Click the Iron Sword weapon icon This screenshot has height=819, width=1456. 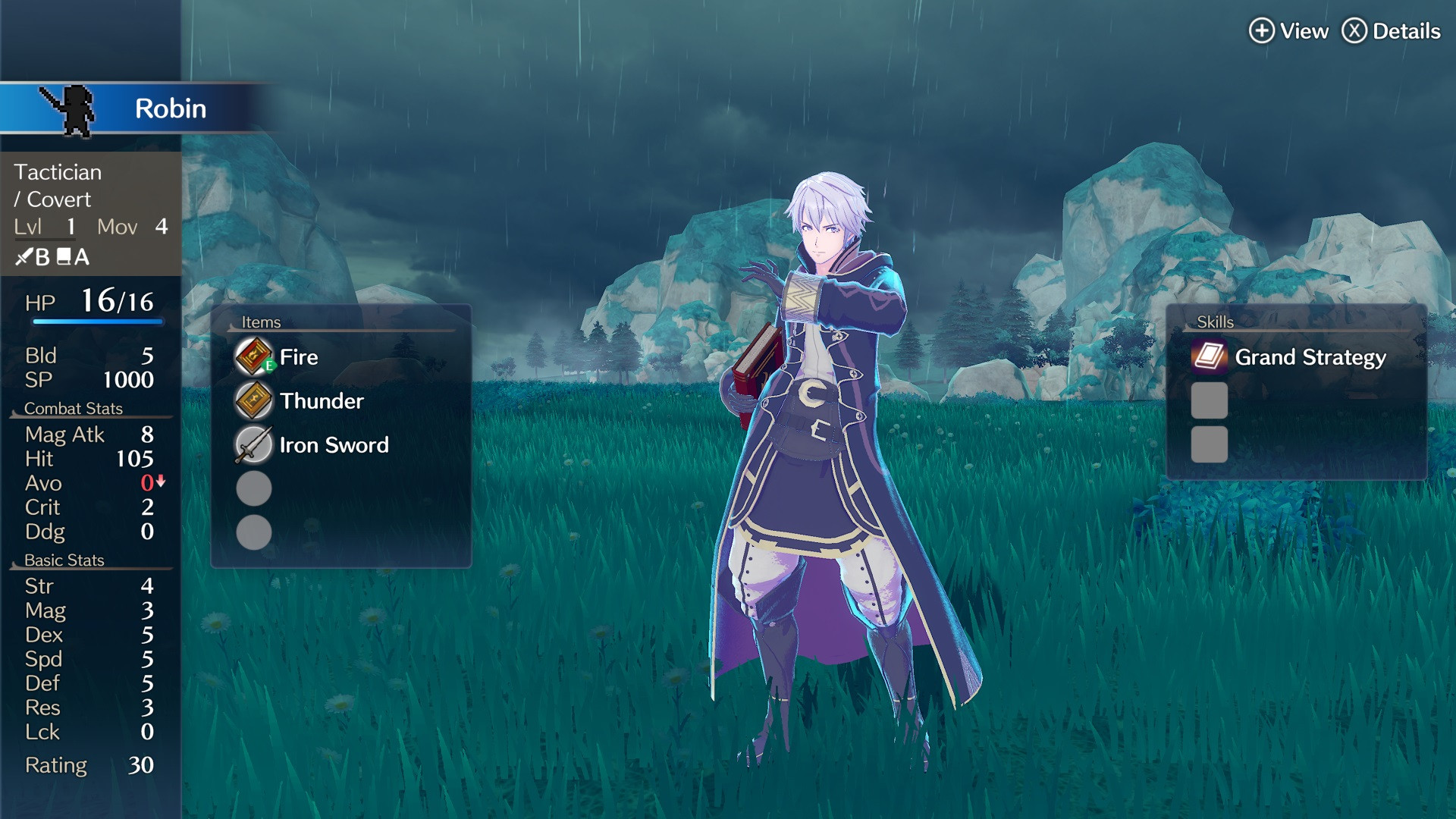pyautogui.click(x=255, y=445)
